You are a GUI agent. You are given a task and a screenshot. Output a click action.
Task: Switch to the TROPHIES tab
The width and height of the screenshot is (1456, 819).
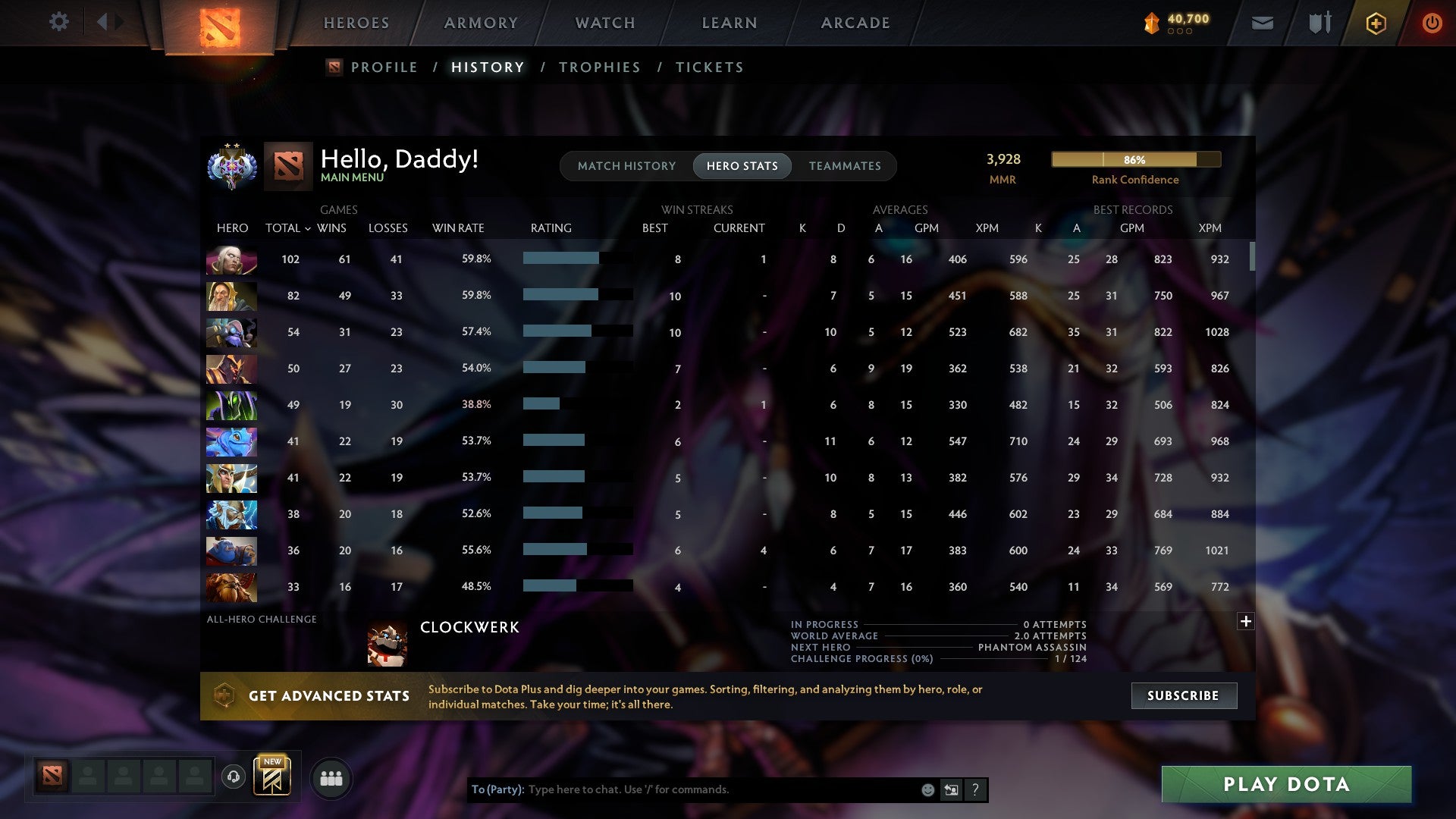pyautogui.click(x=599, y=67)
